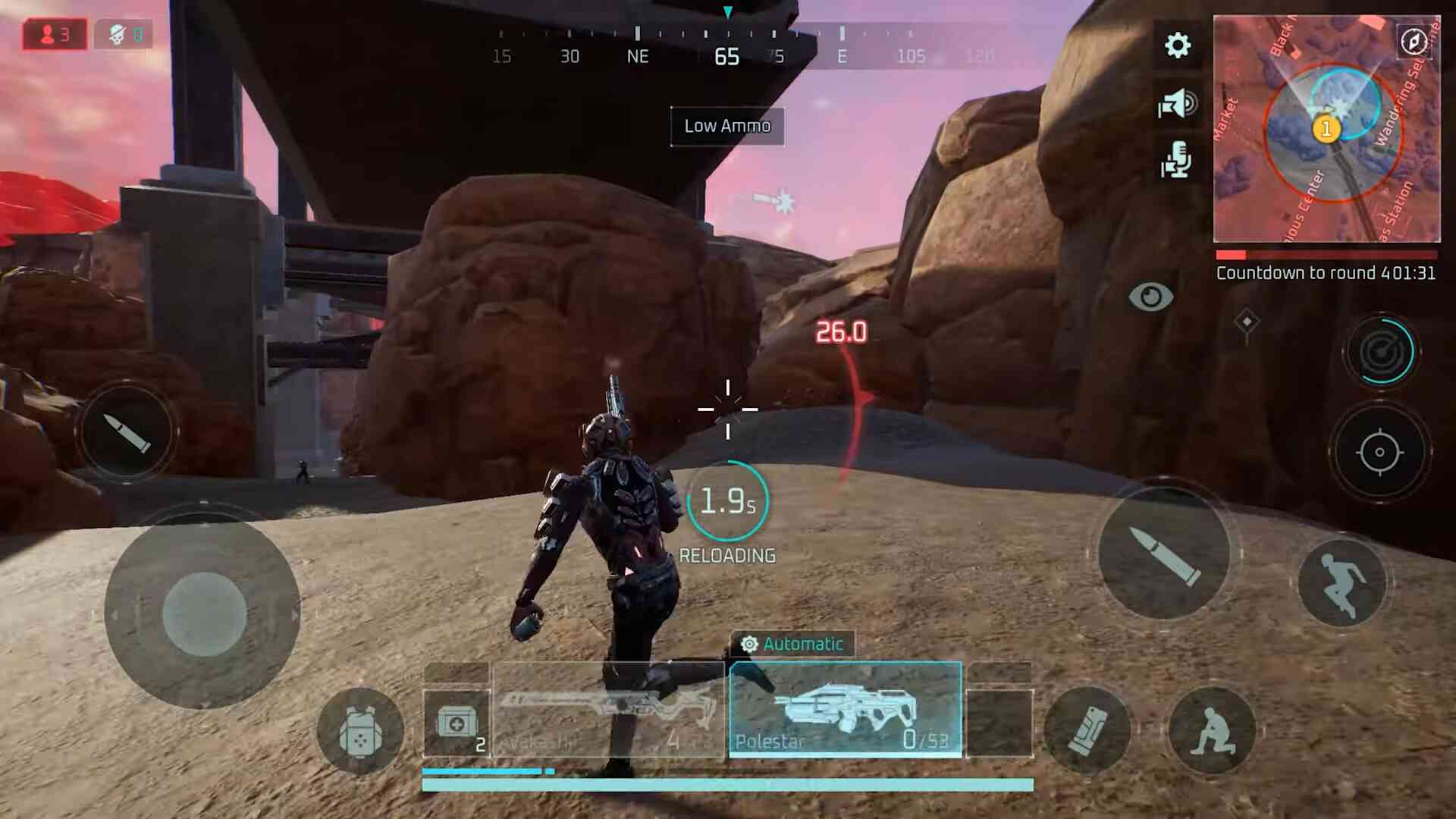Open the minimap
Screen dimensions: 1456x819
point(1326,129)
